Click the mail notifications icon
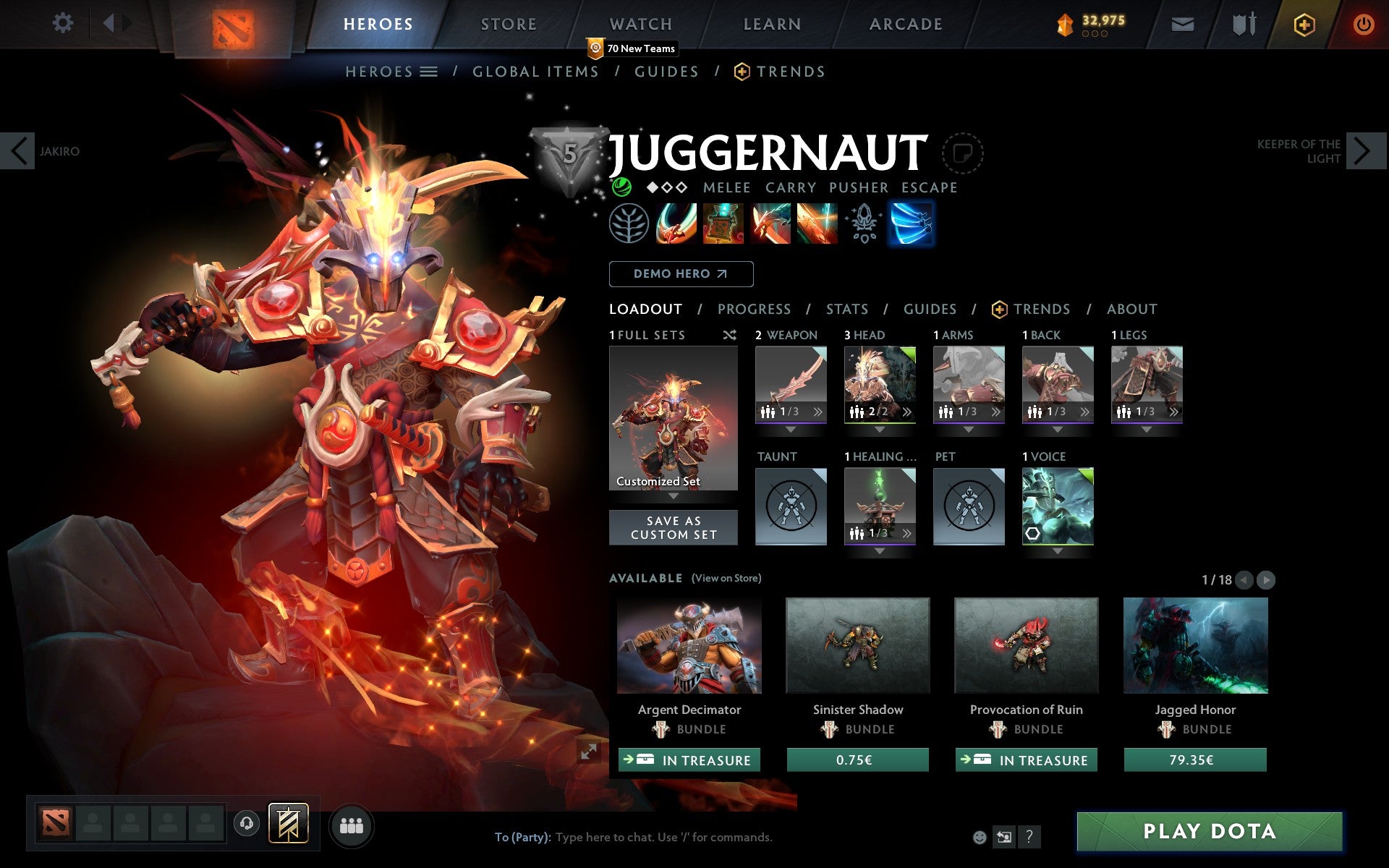Screen dimensions: 1389x868 tap(1182, 23)
